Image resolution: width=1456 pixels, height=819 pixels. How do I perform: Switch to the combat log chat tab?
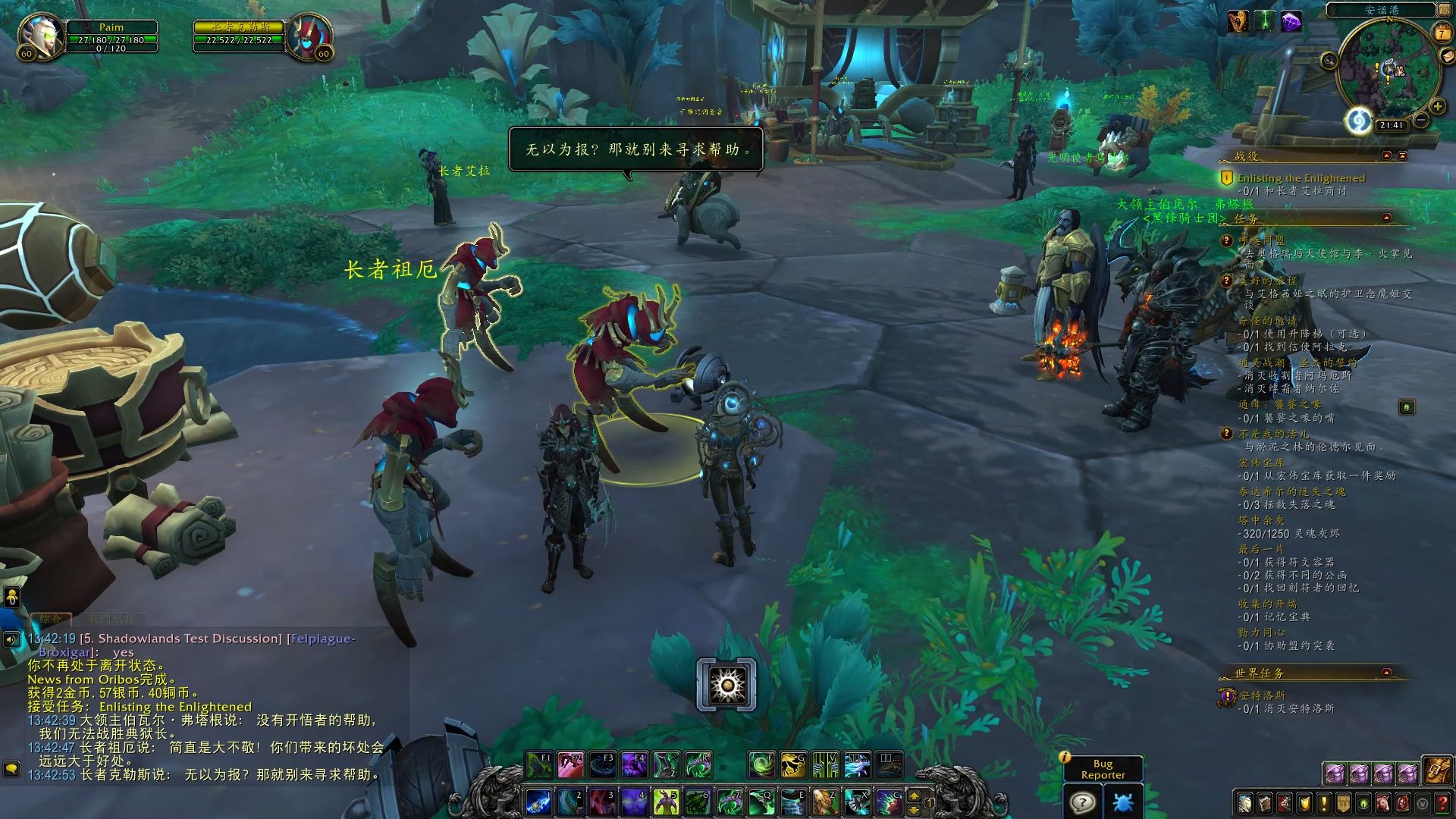point(110,620)
